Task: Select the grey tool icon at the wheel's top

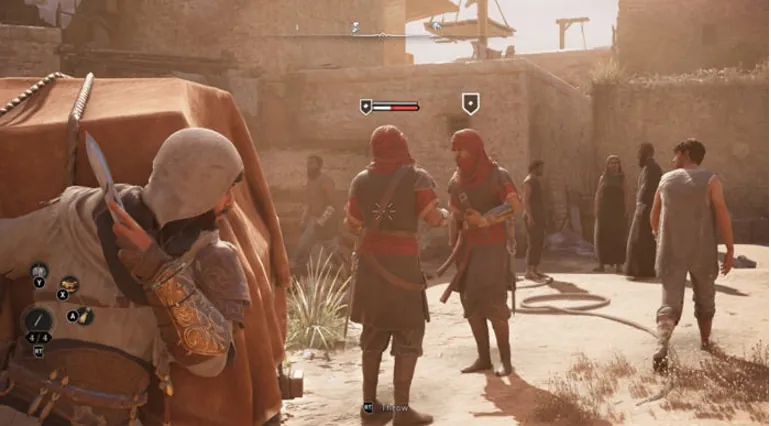Action: [x=39, y=271]
